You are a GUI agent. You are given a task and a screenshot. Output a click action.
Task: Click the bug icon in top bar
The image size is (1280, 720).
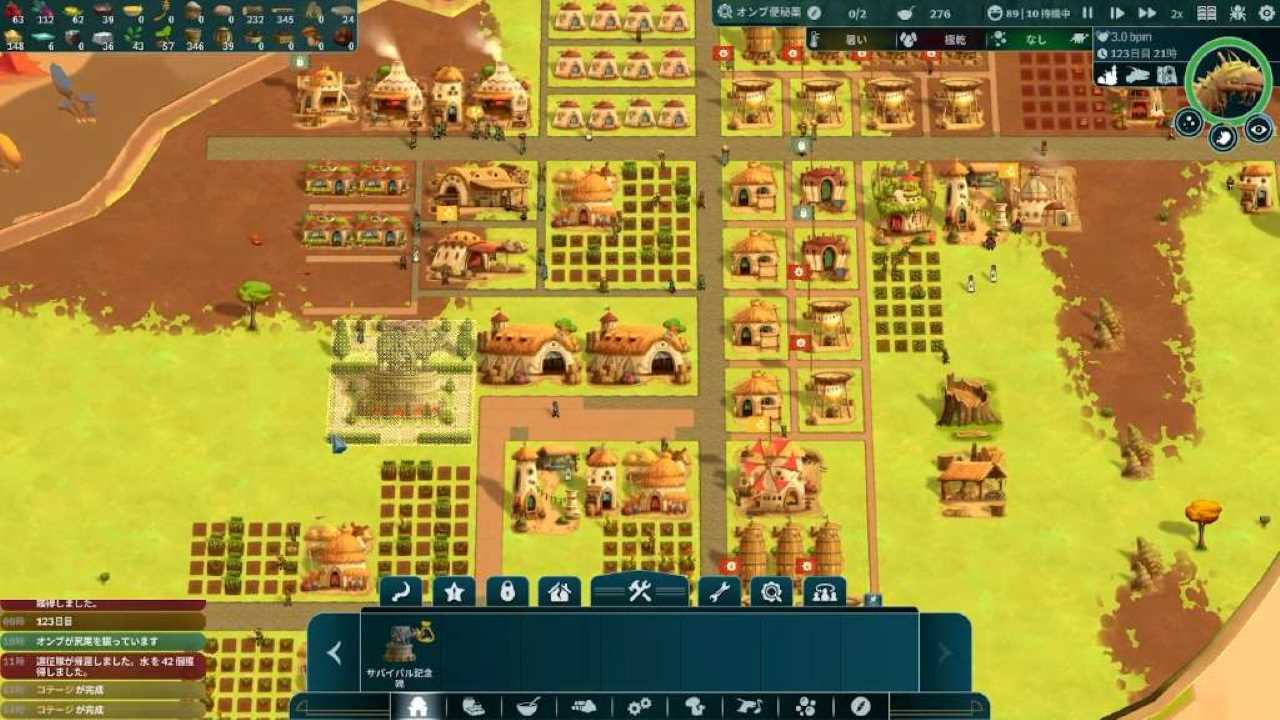point(1238,13)
